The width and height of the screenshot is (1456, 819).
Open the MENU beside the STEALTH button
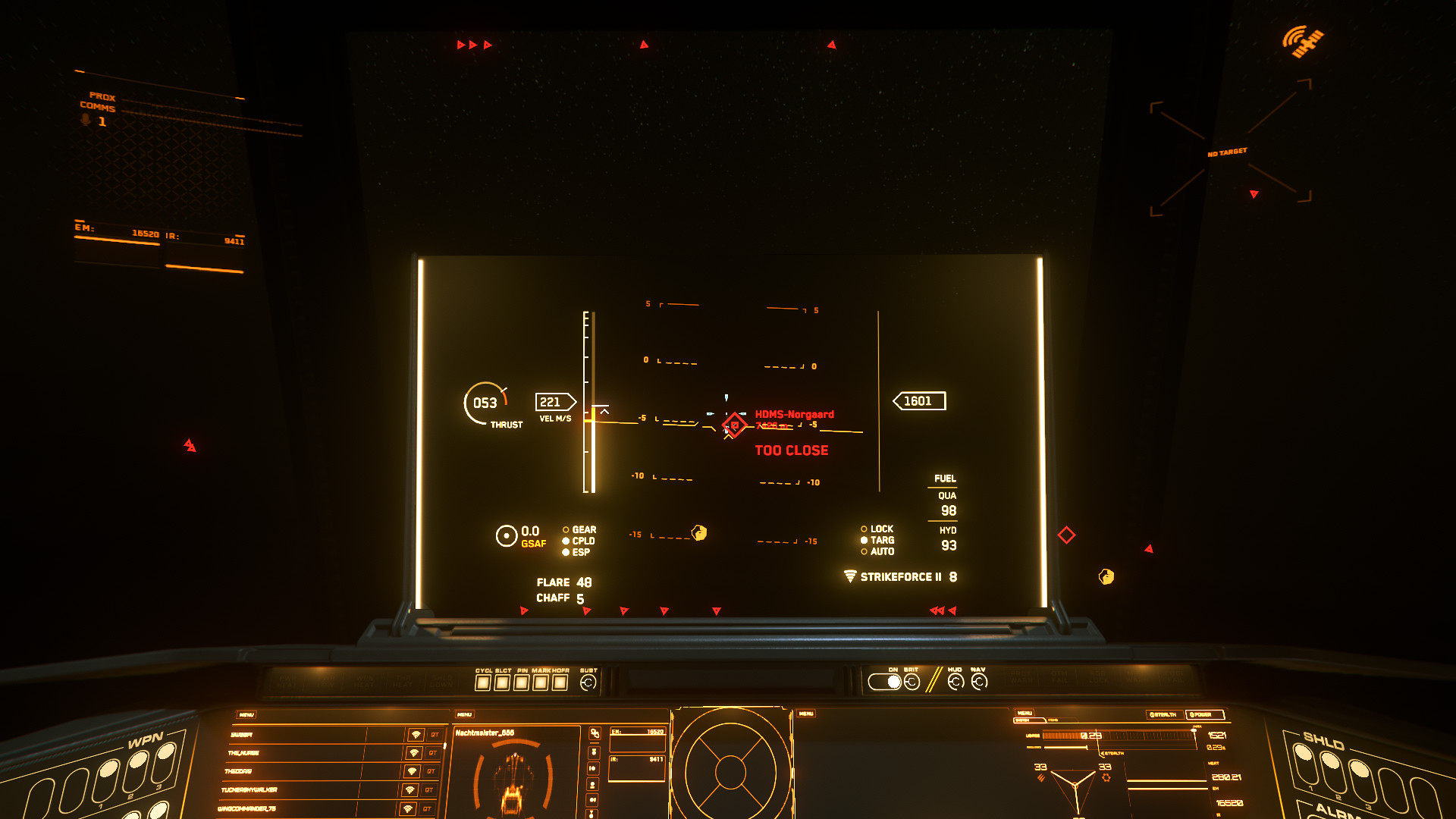(1025, 713)
